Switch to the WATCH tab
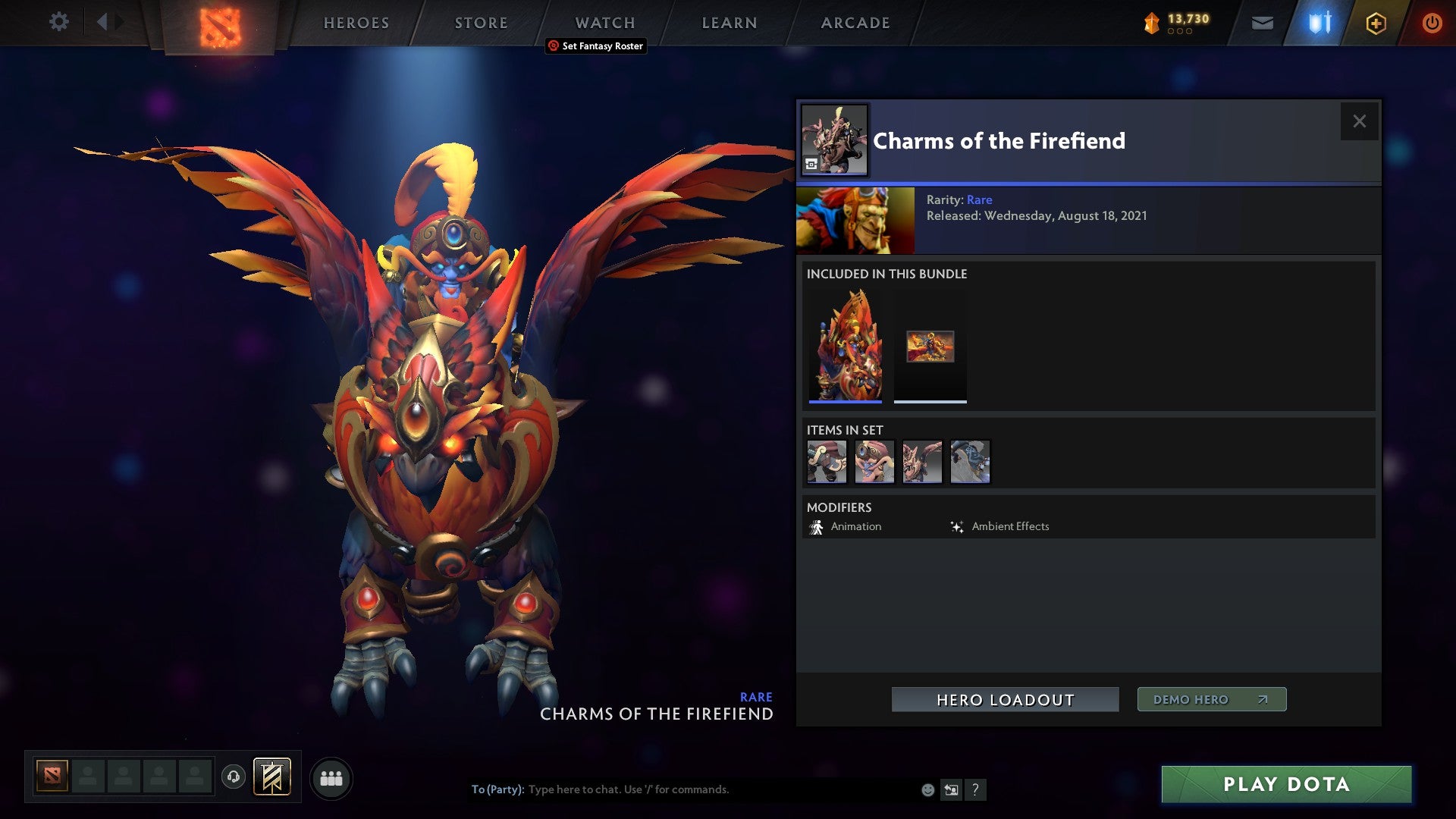The image size is (1456, 819). pyautogui.click(x=604, y=23)
